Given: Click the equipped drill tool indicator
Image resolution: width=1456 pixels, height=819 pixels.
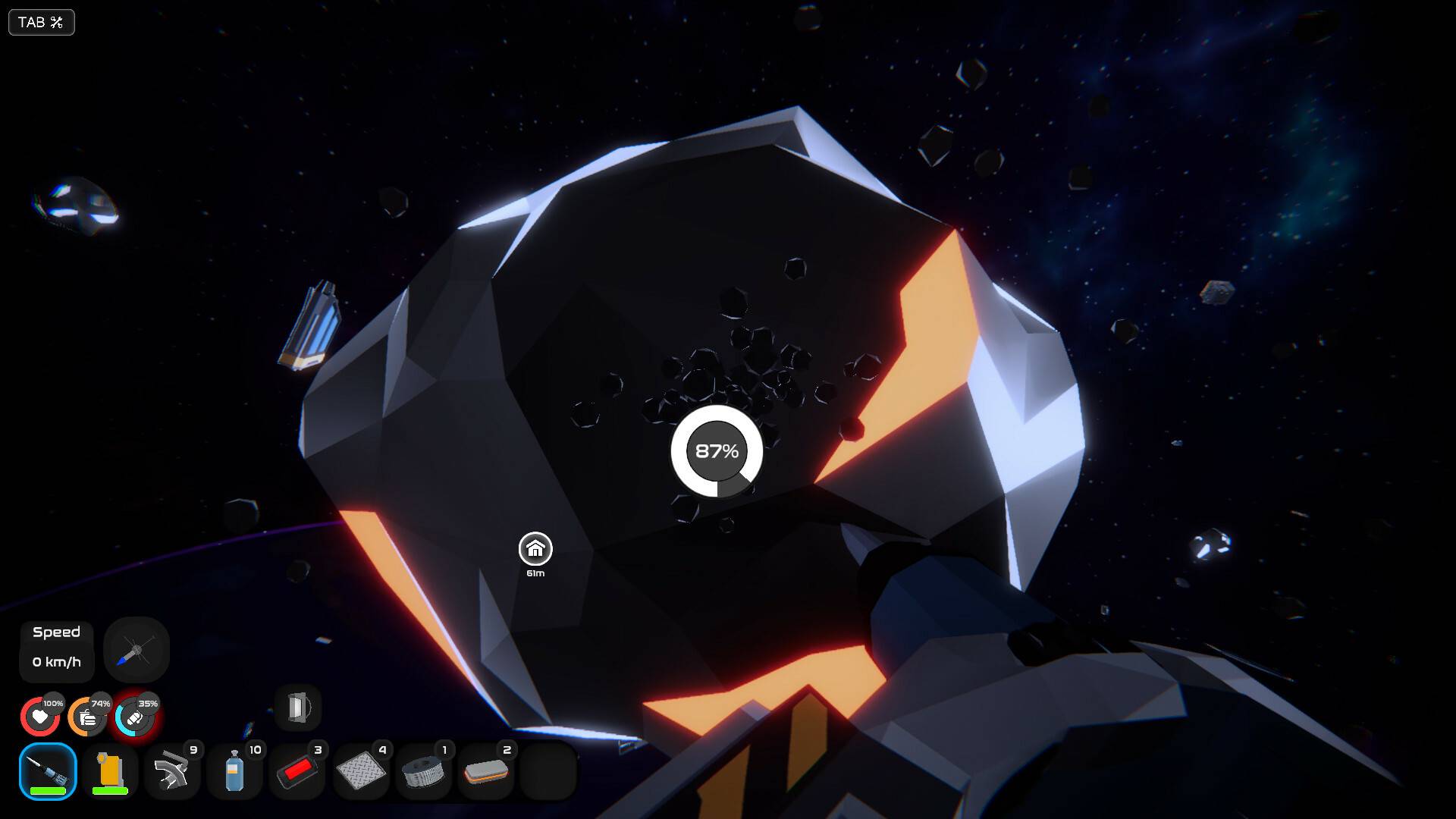Looking at the screenshot, I should coord(136,650).
